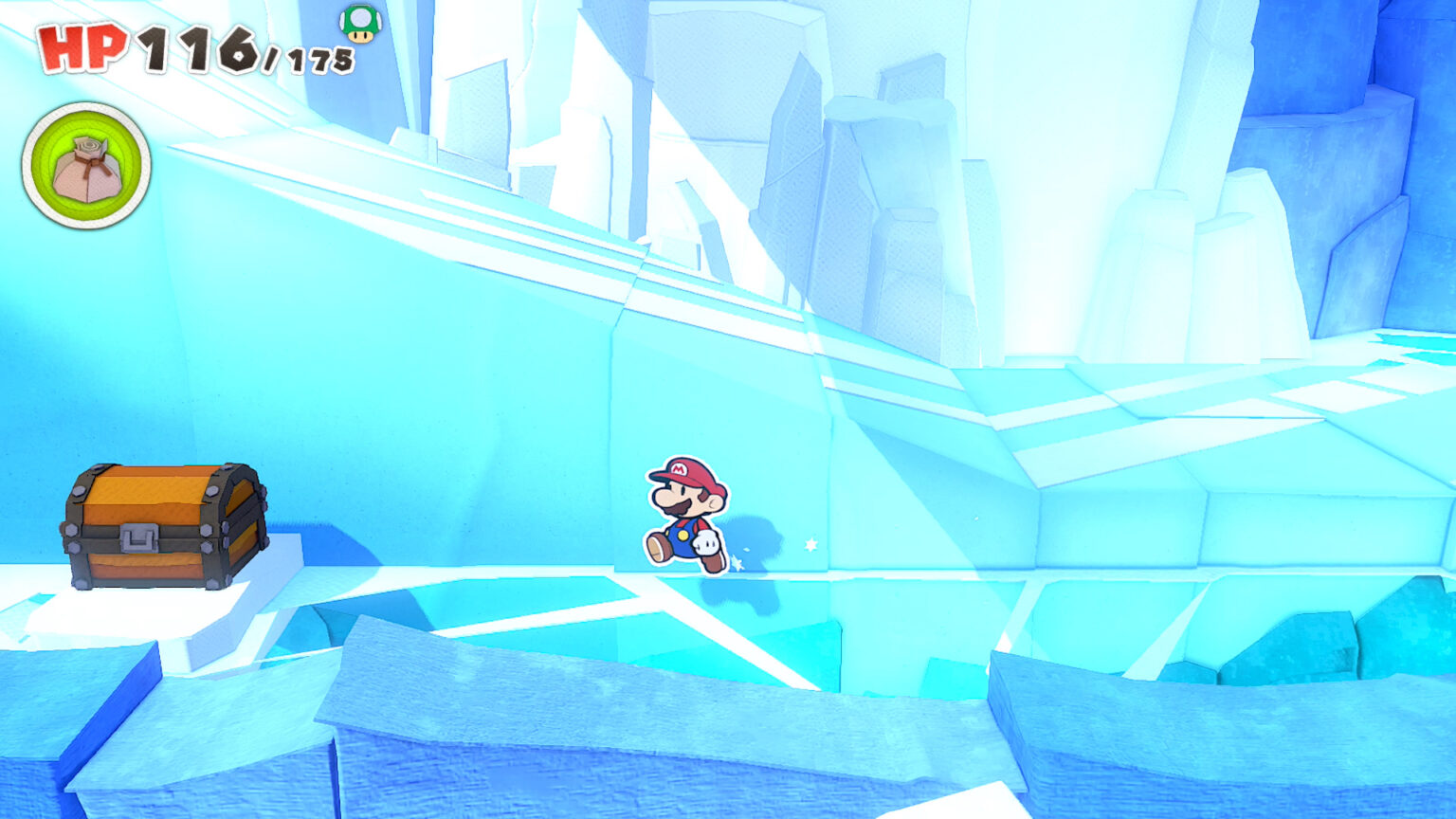The height and width of the screenshot is (819, 1456).
Task: Click Mario to interact
Action: coord(687,512)
